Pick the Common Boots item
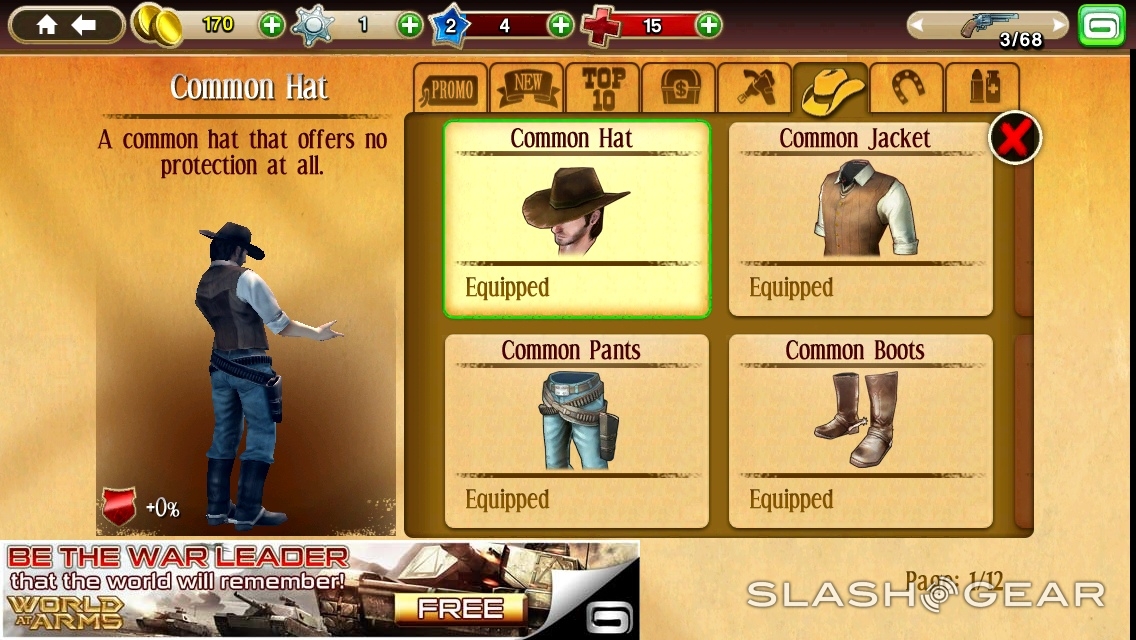The image size is (1136, 640). pos(860,430)
